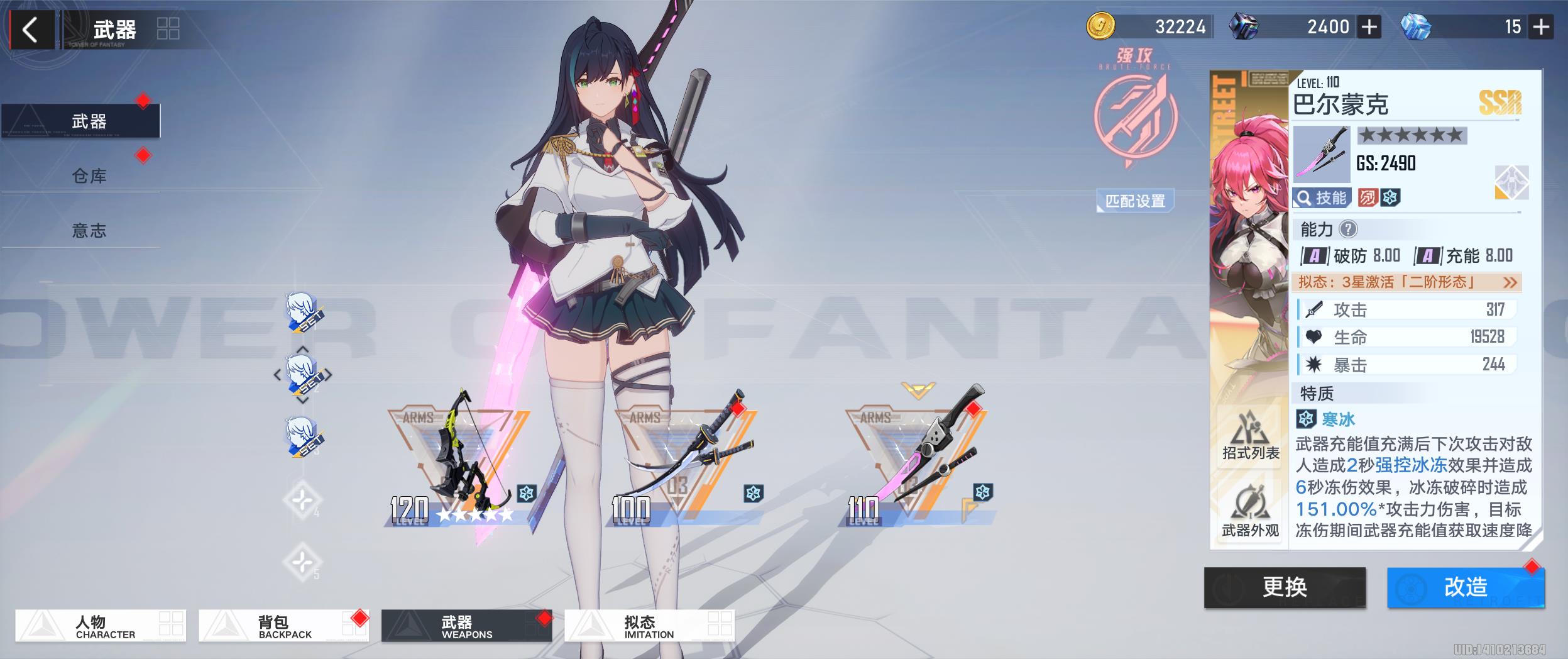
Task: Show the 能力 question mark help
Action: point(1348,230)
